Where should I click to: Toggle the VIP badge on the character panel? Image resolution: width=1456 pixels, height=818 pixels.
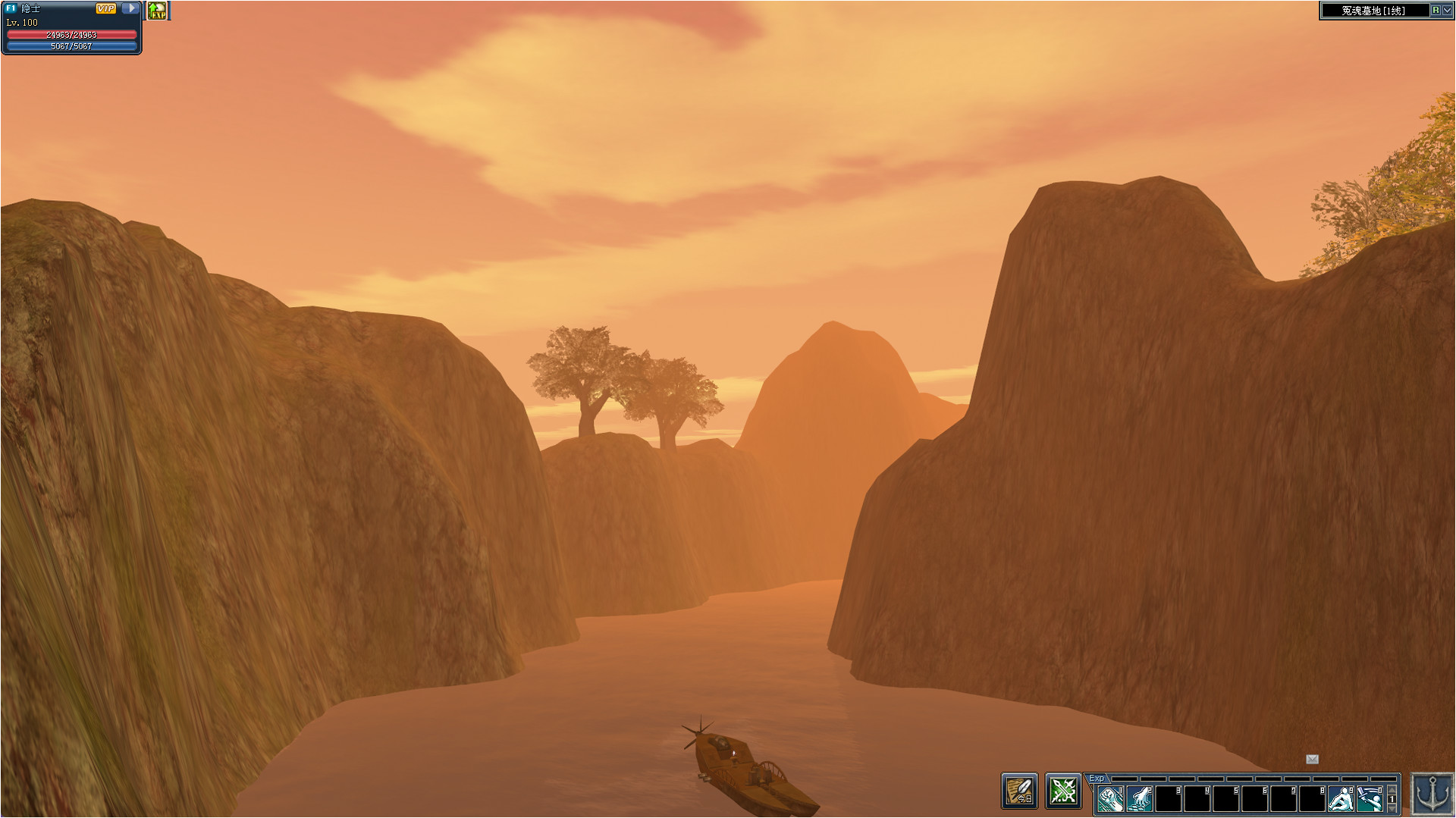106,9
